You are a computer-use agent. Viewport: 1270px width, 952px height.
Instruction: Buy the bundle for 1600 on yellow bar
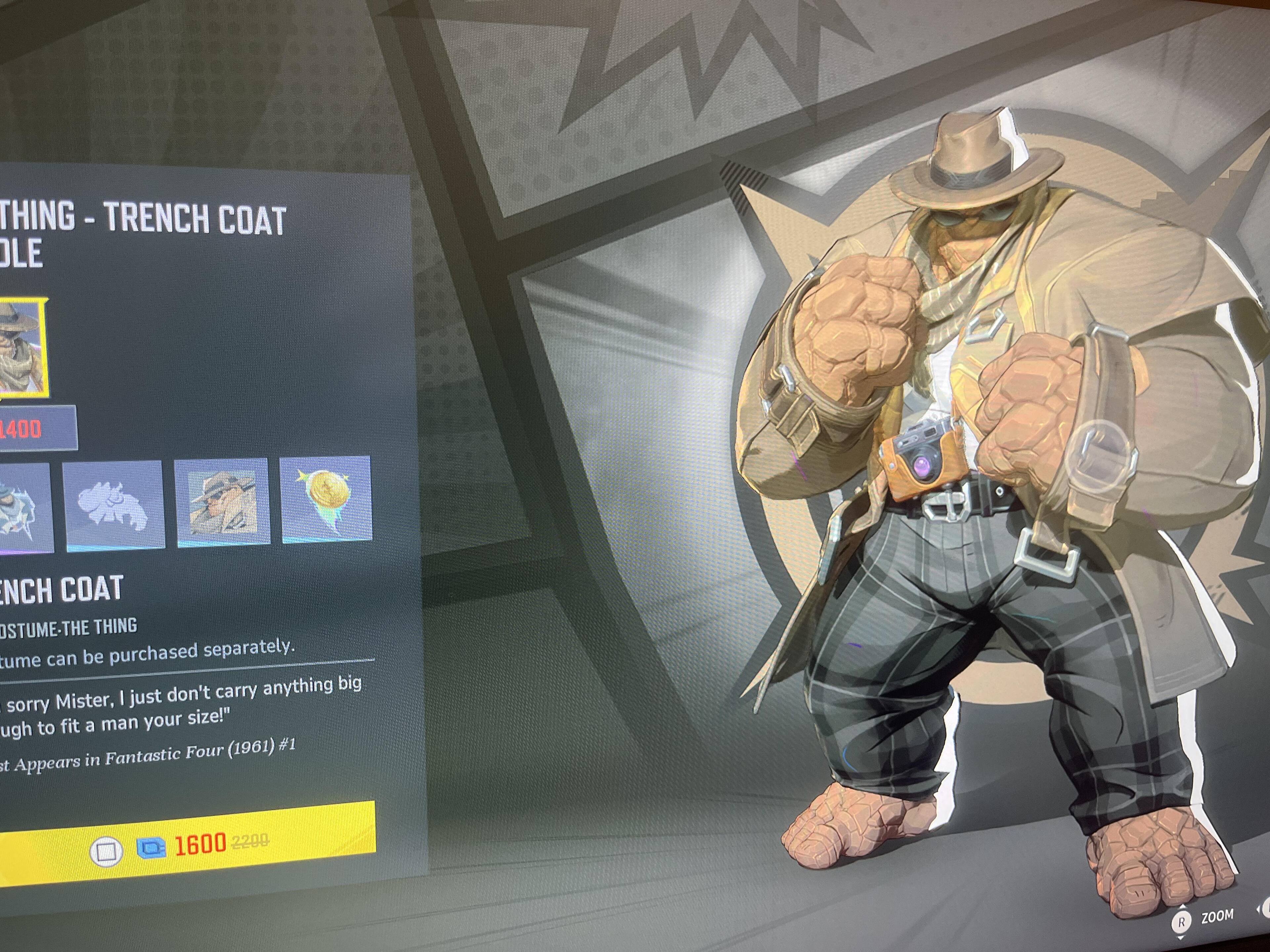click(190, 845)
